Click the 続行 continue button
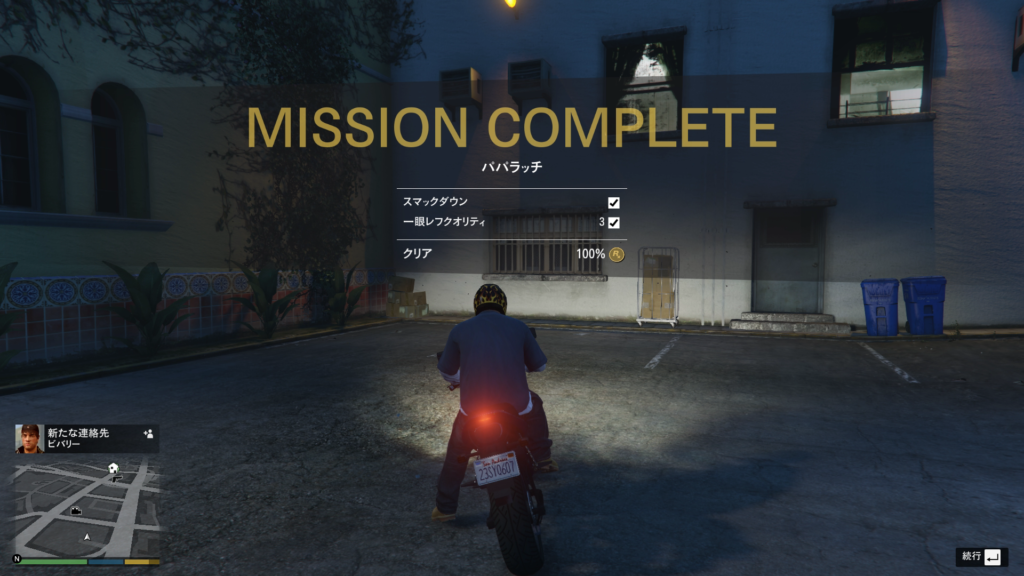The height and width of the screenshot is (576, 1024). (980, 556)
